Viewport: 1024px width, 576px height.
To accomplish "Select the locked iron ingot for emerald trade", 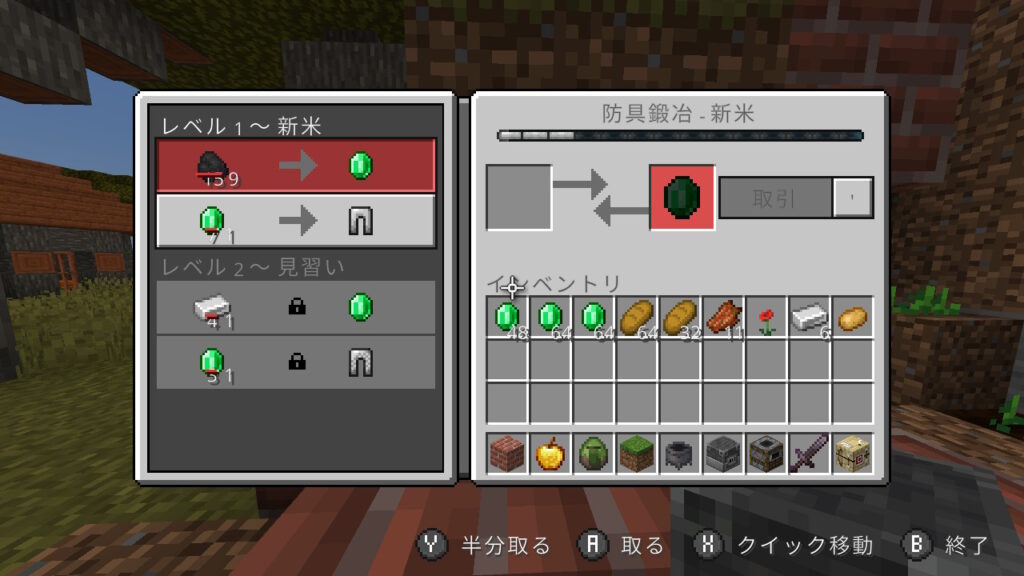I will click(296, 308).
